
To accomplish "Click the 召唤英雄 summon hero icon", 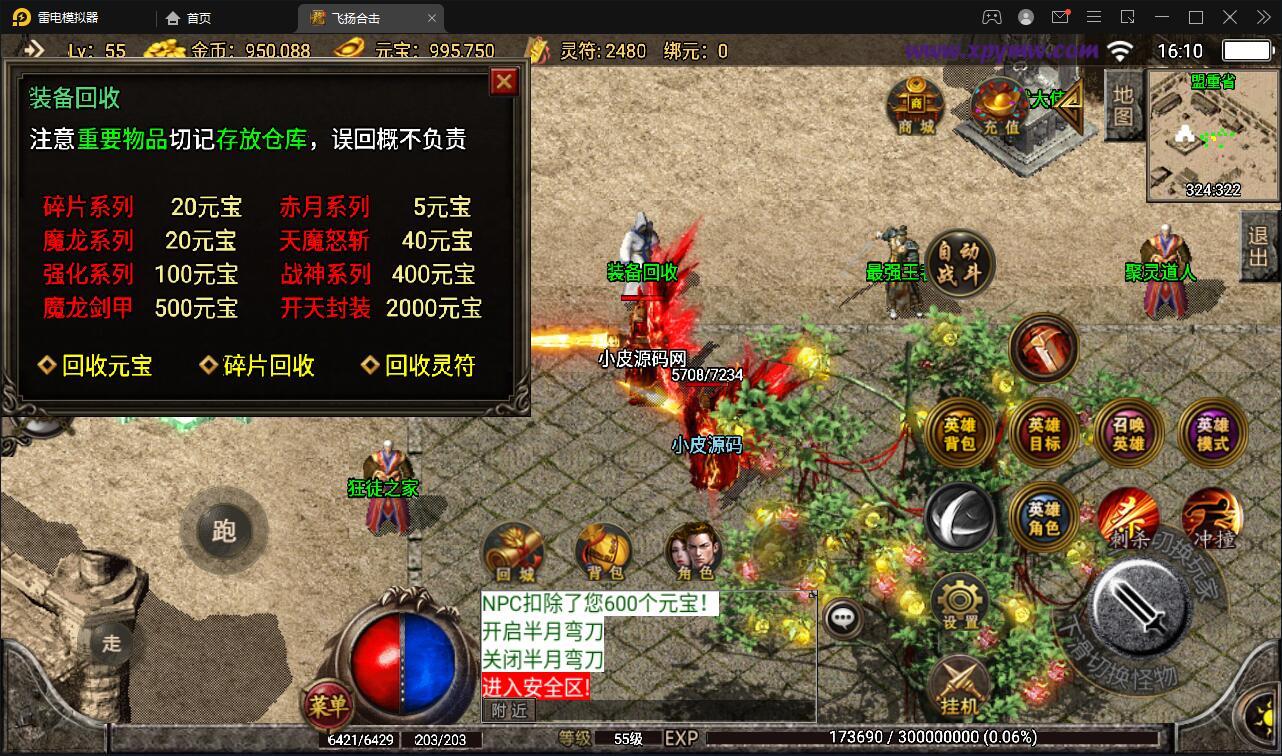I will click(x=1128, y=433).
